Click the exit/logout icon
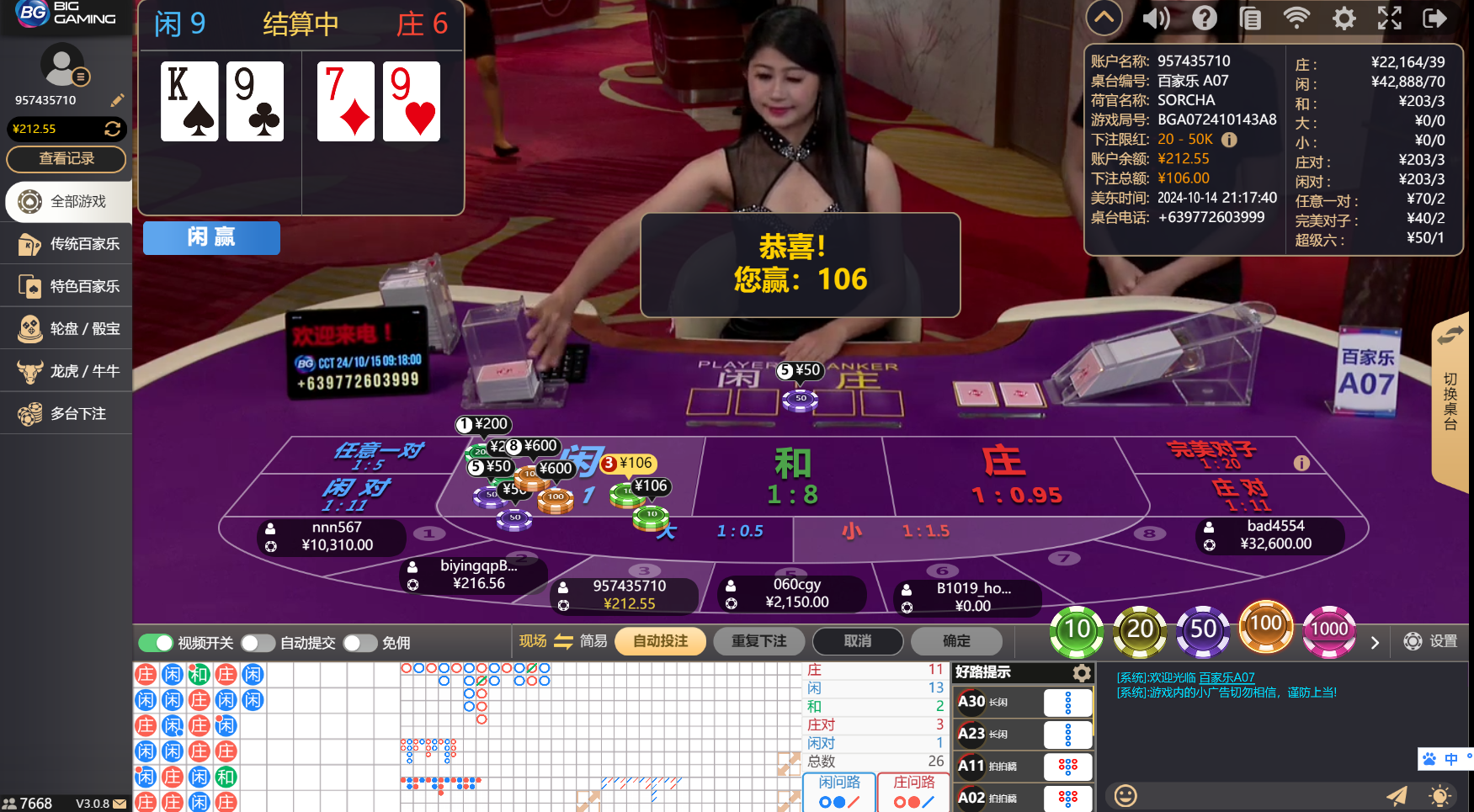The image size is (1474, 812). click(x=1435, y=18)
